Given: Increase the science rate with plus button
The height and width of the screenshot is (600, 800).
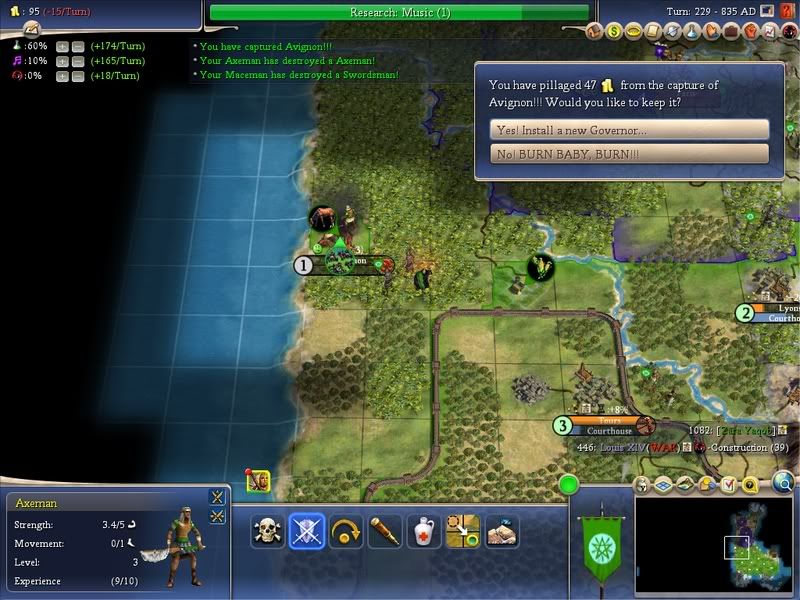Looking at the screenshot, I should (62, 47).
